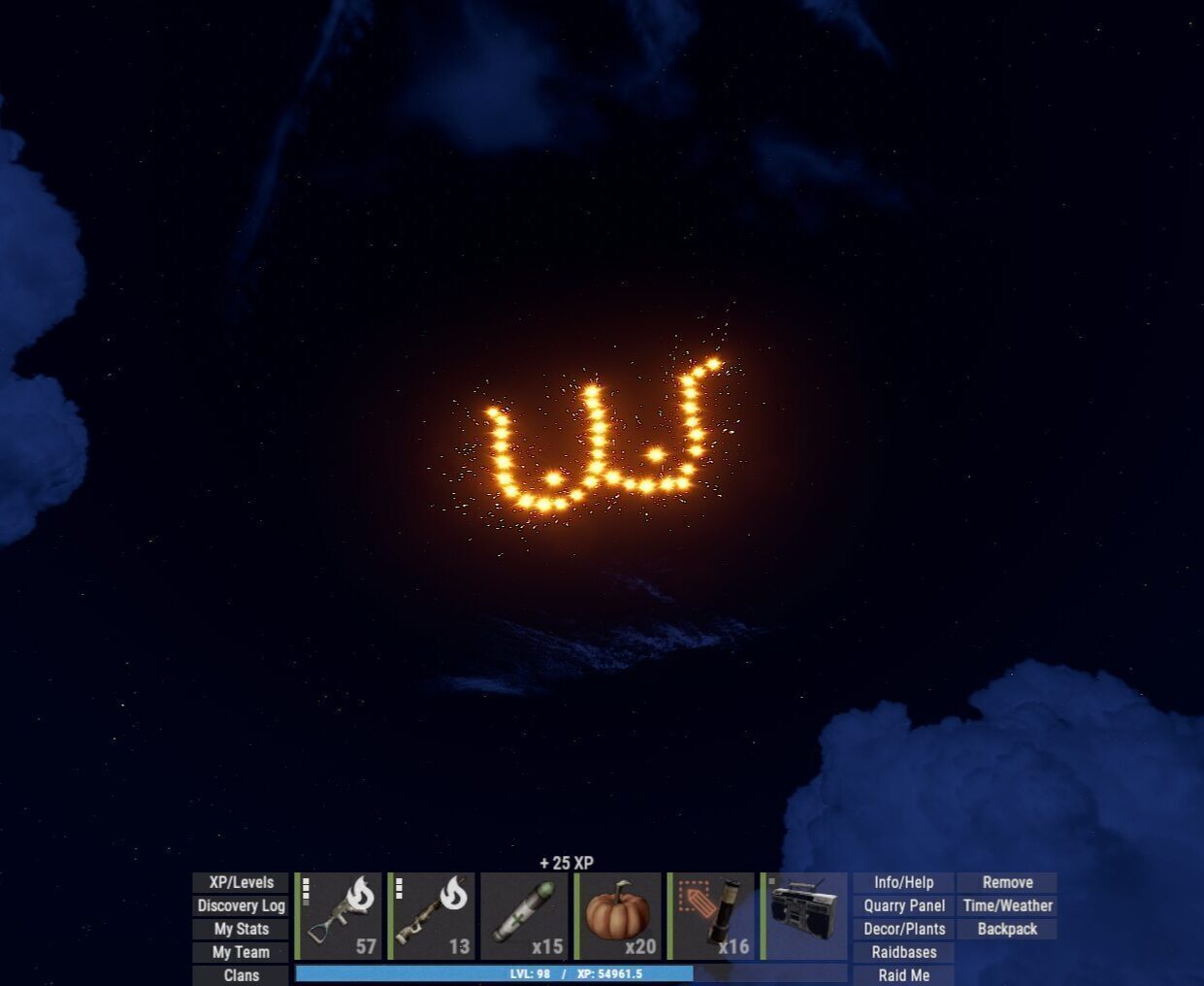
Task: Open the Quarry Panel
Action: (903, 905)
